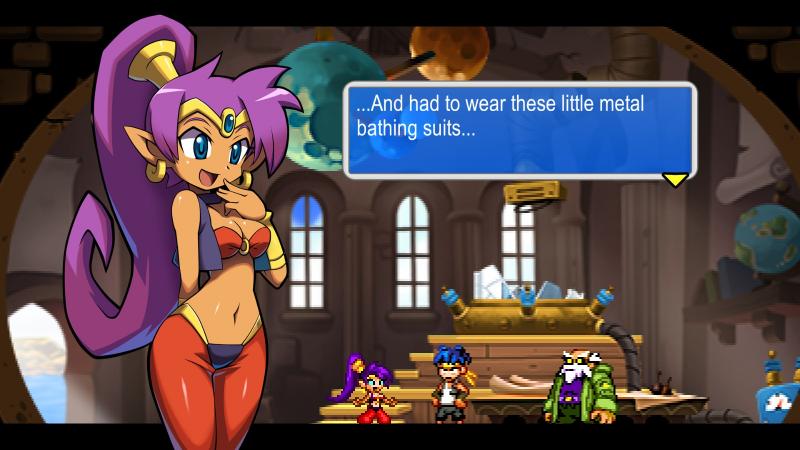Click the yellow dialogue advance arrow
This screenshot has height=450, width=800.
[675, 179]
